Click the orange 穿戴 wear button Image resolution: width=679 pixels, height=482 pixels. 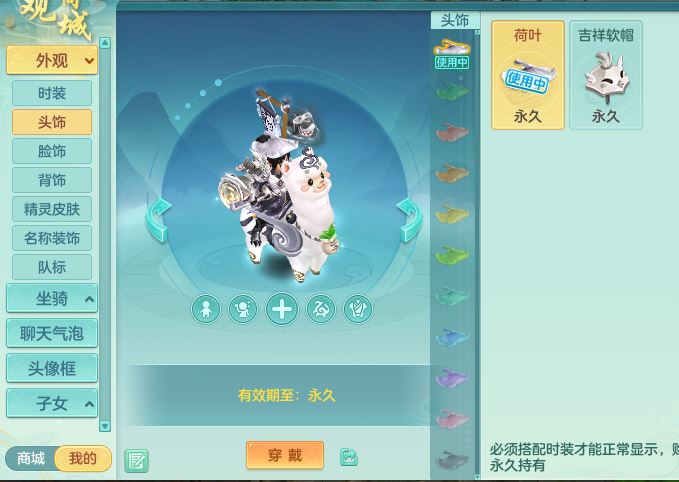(285, 455)
